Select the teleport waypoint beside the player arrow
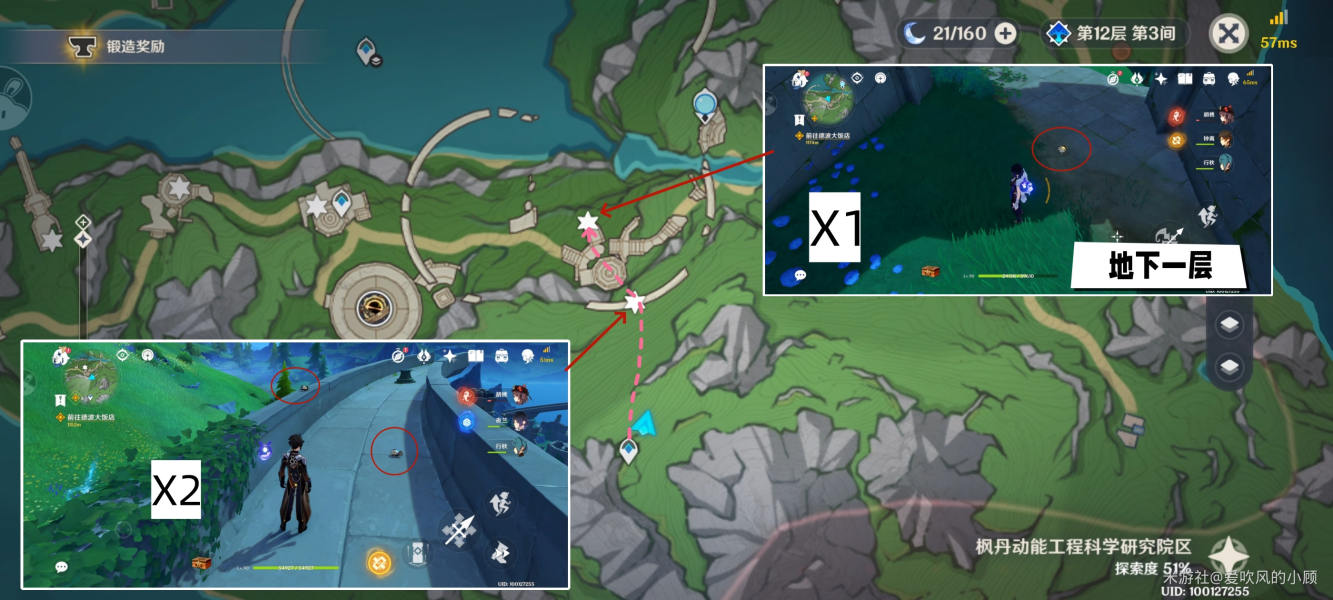 [628, 451]
